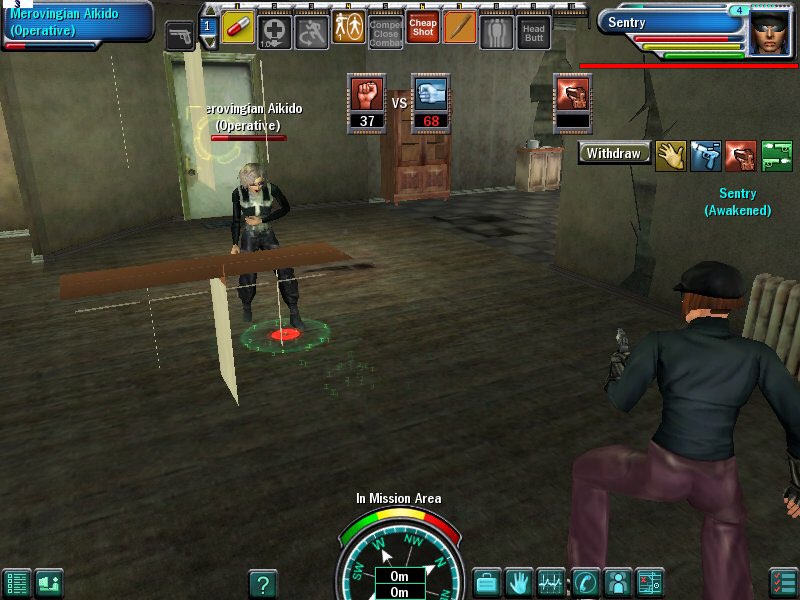The image size is (800, 600).
Task: Select the red and white pill slot
Action: [238, 28]
